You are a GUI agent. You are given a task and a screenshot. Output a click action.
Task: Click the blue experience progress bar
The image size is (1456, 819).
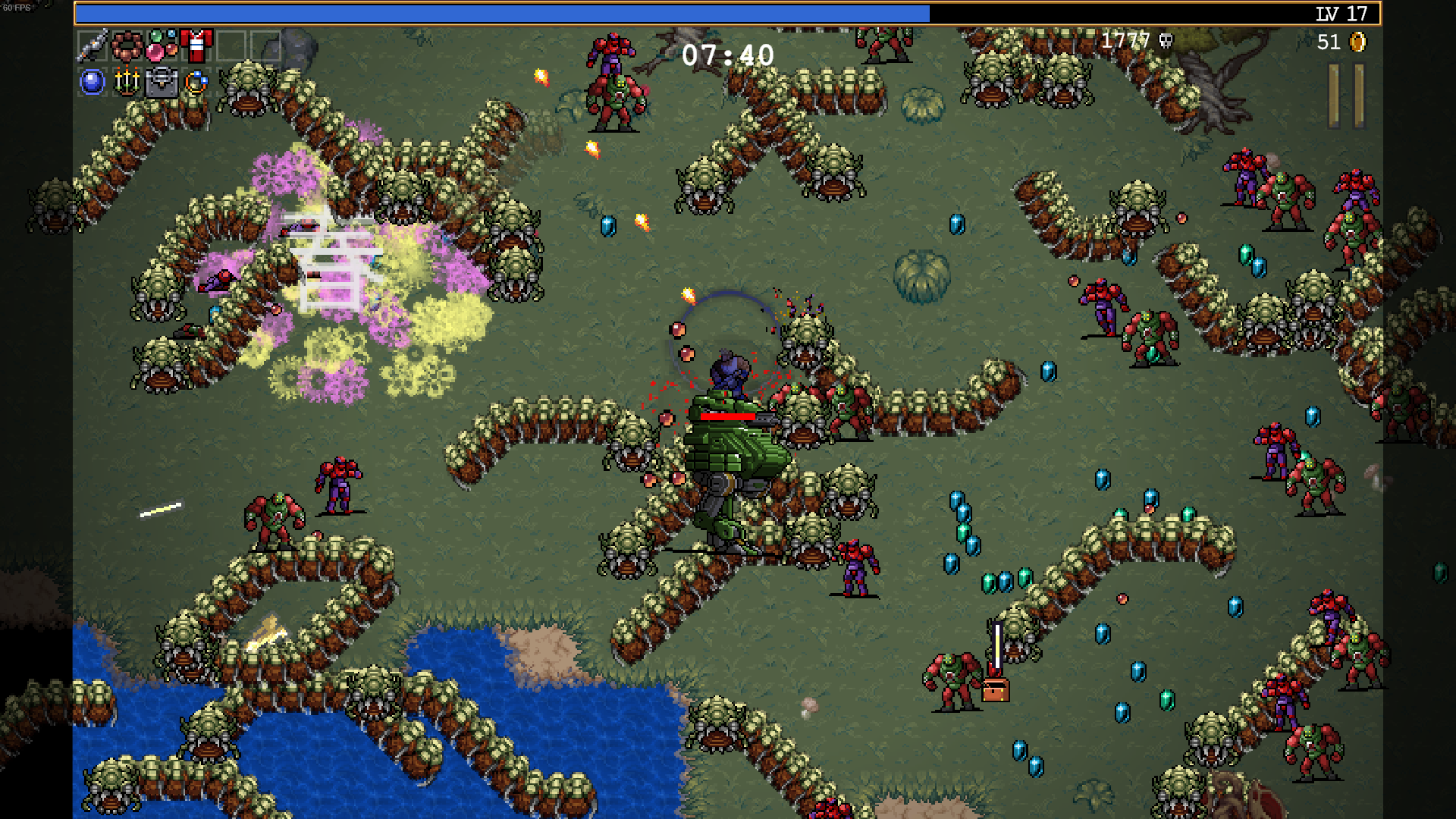[500, 12]
